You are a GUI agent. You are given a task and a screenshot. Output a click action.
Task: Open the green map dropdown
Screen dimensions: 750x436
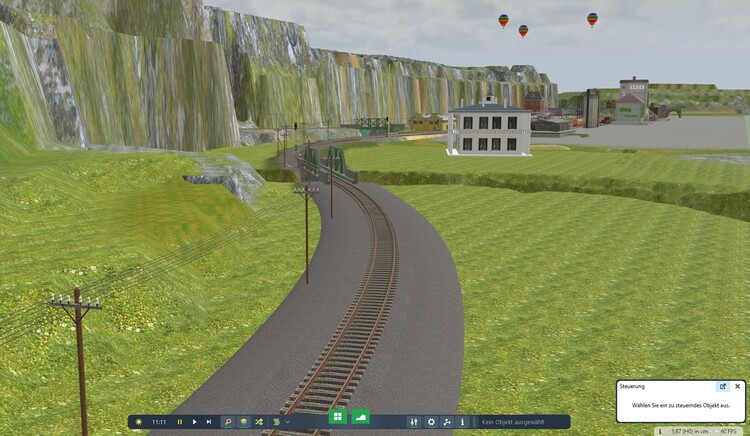tap(278, 422)
